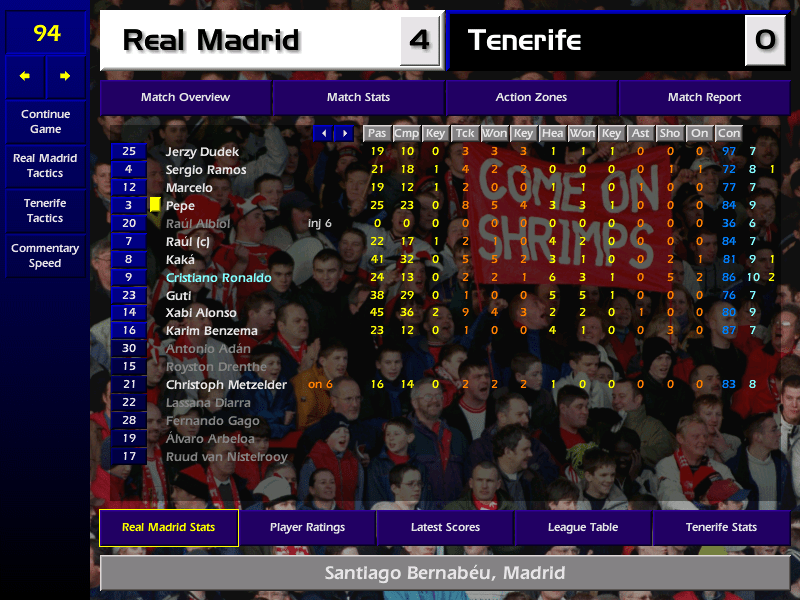
Task: Switch to Tenerife Stats
Action: tap(721, 527)
